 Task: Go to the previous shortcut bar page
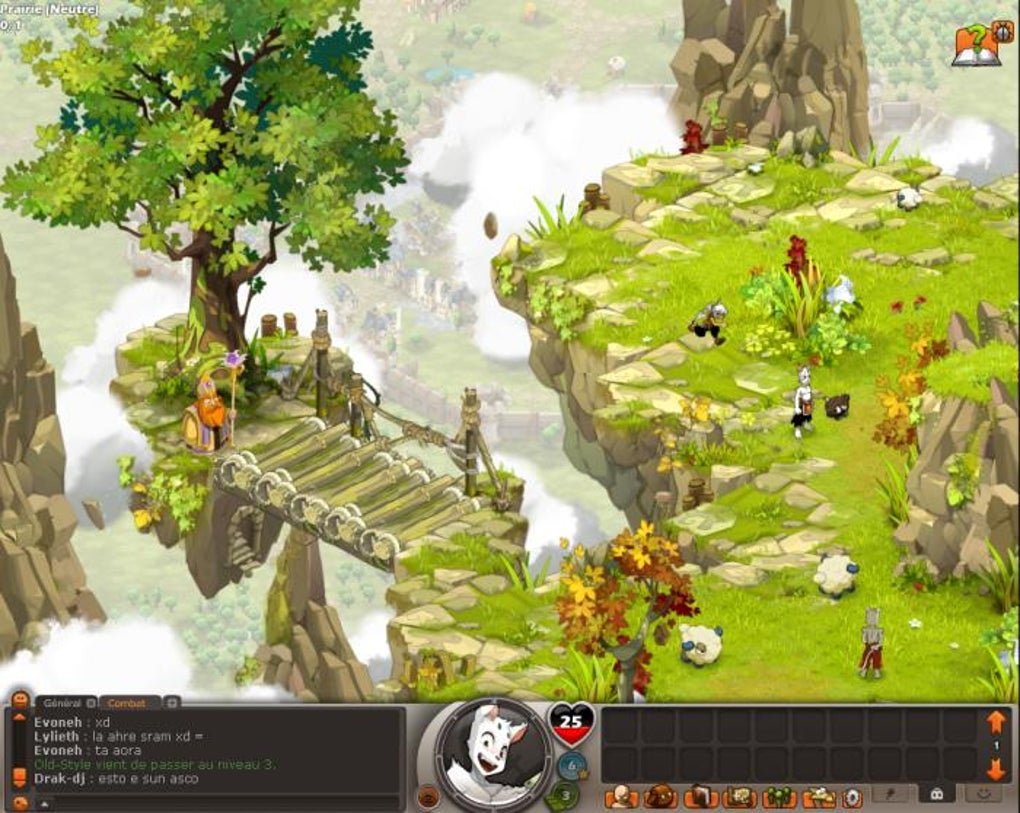(x=995, y=722)
